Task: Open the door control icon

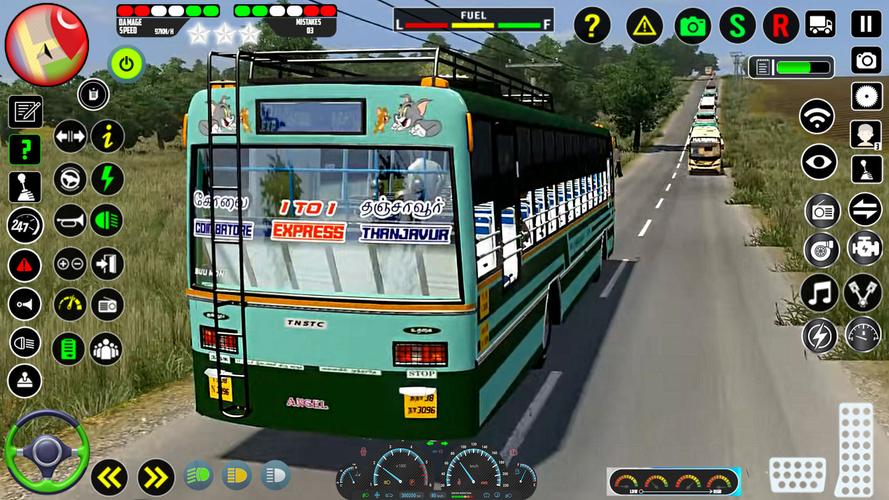Action: (107, 264)
